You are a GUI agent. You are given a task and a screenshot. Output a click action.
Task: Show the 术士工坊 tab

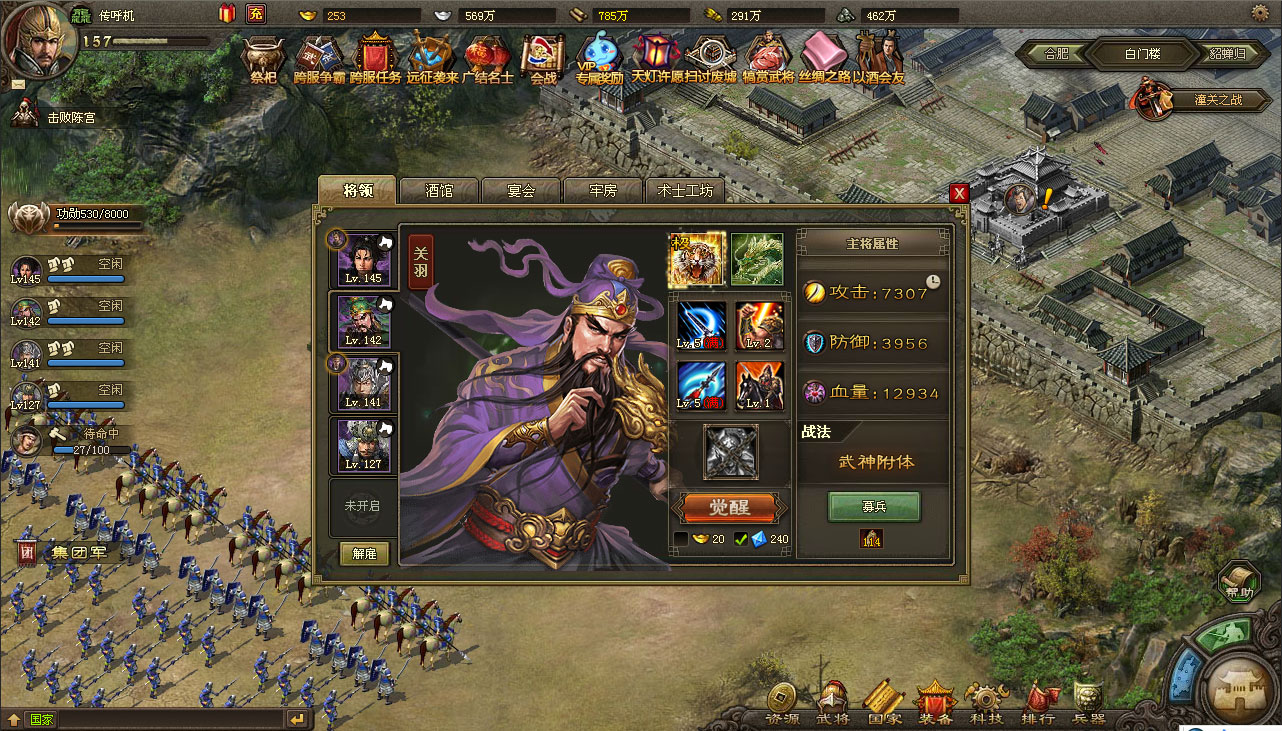[685, 190]
